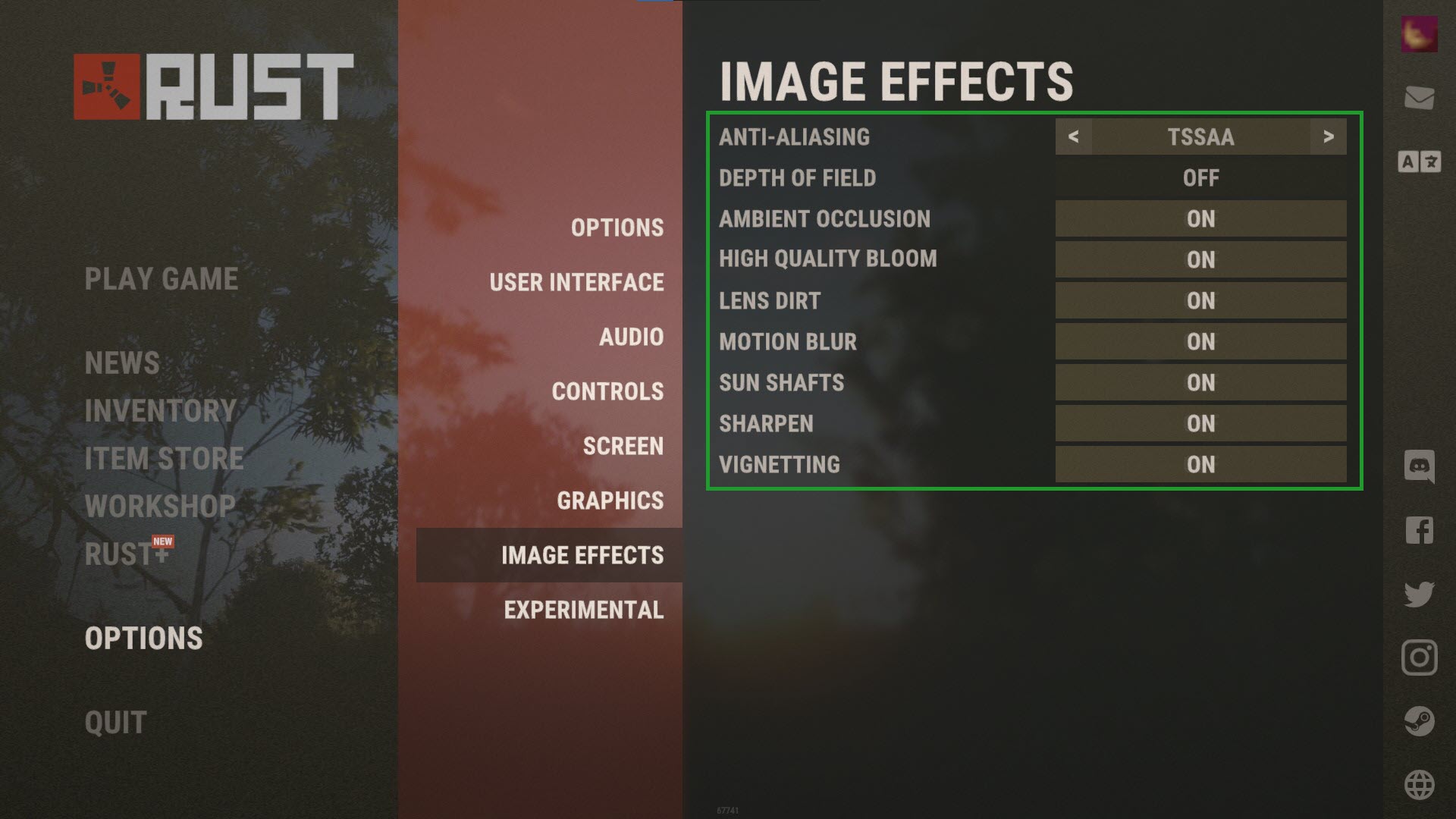Open the Steam icon
The width and height of the screenshot is (1456, 819).
point(1421,722)
